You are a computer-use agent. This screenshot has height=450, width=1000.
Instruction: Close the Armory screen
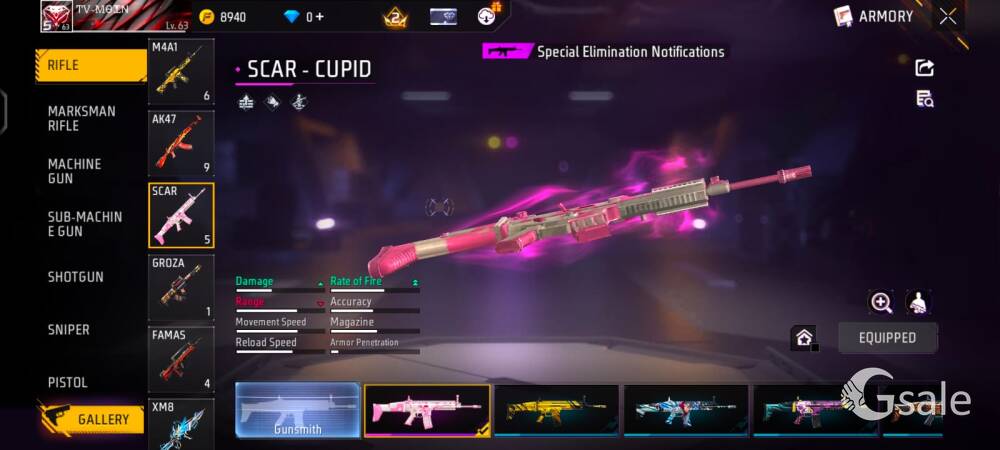point(948,16)
